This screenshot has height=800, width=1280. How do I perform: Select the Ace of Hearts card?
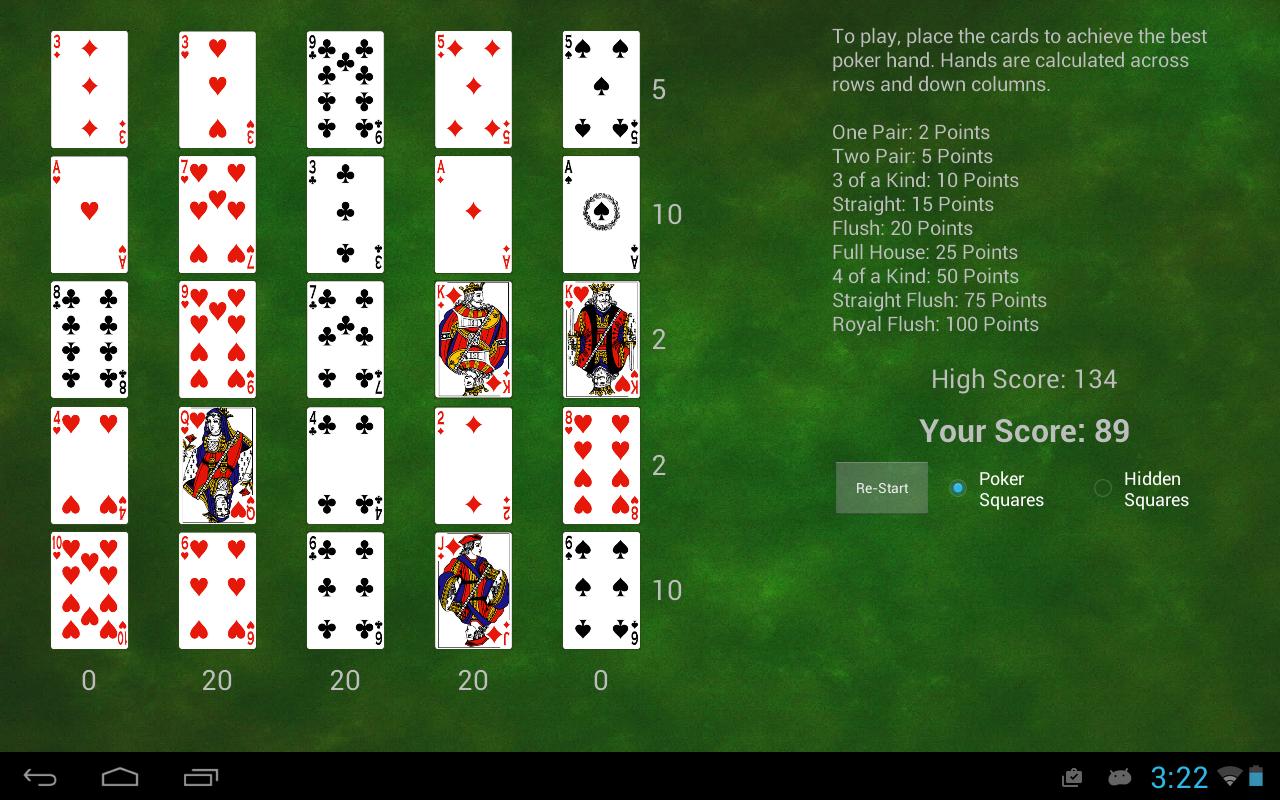(89, 215)
